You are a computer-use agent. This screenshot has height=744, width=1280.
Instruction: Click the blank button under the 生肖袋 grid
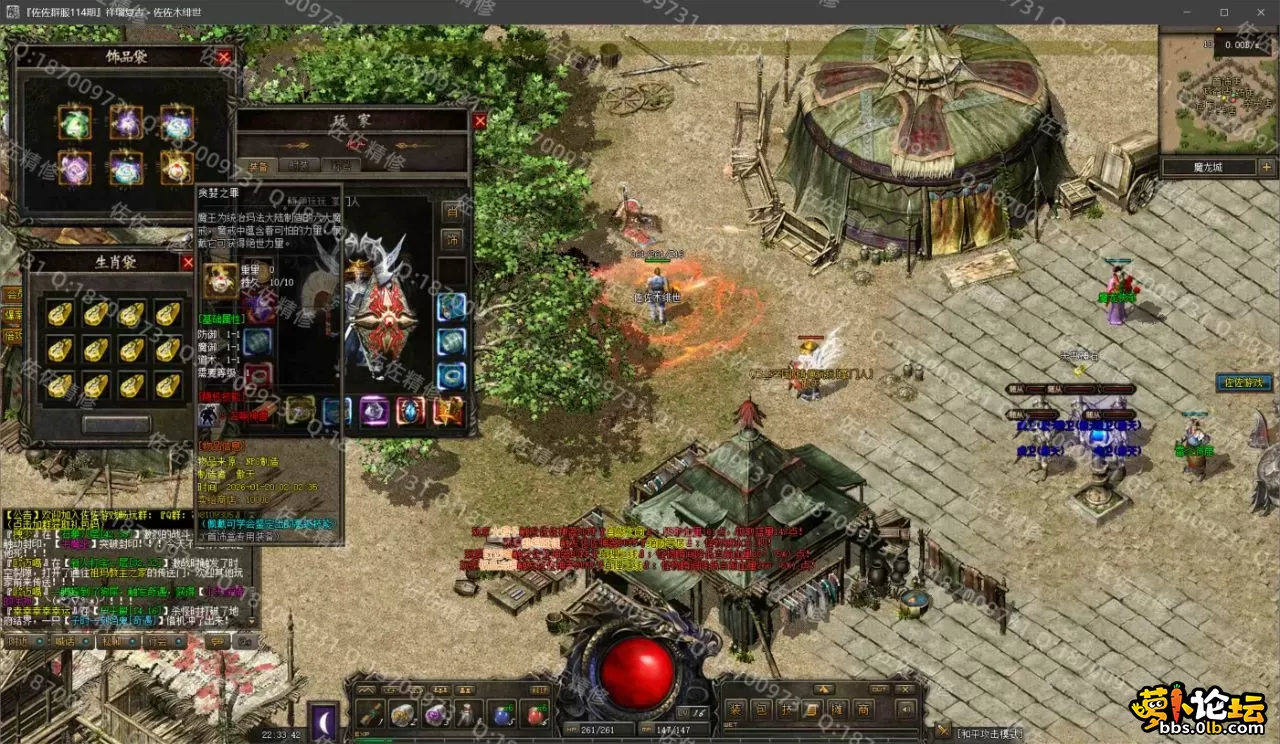116,424
